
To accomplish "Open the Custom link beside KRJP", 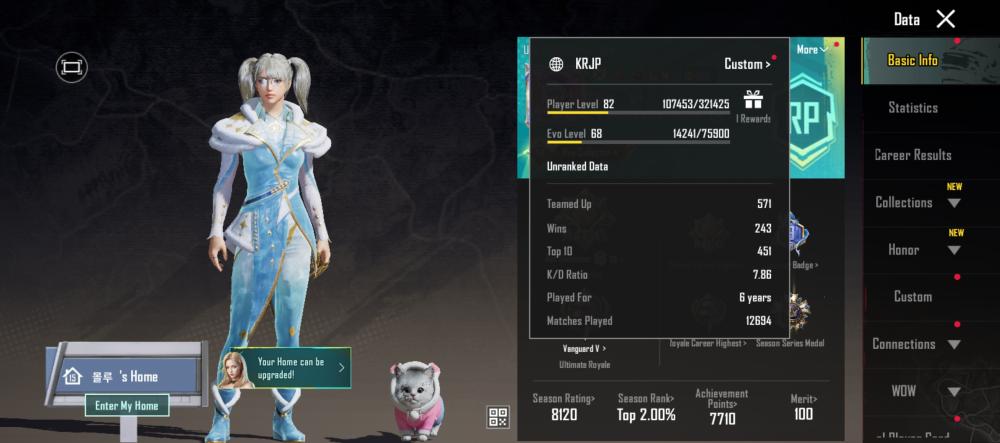I will pyautogui.click(x=747, y=65).
